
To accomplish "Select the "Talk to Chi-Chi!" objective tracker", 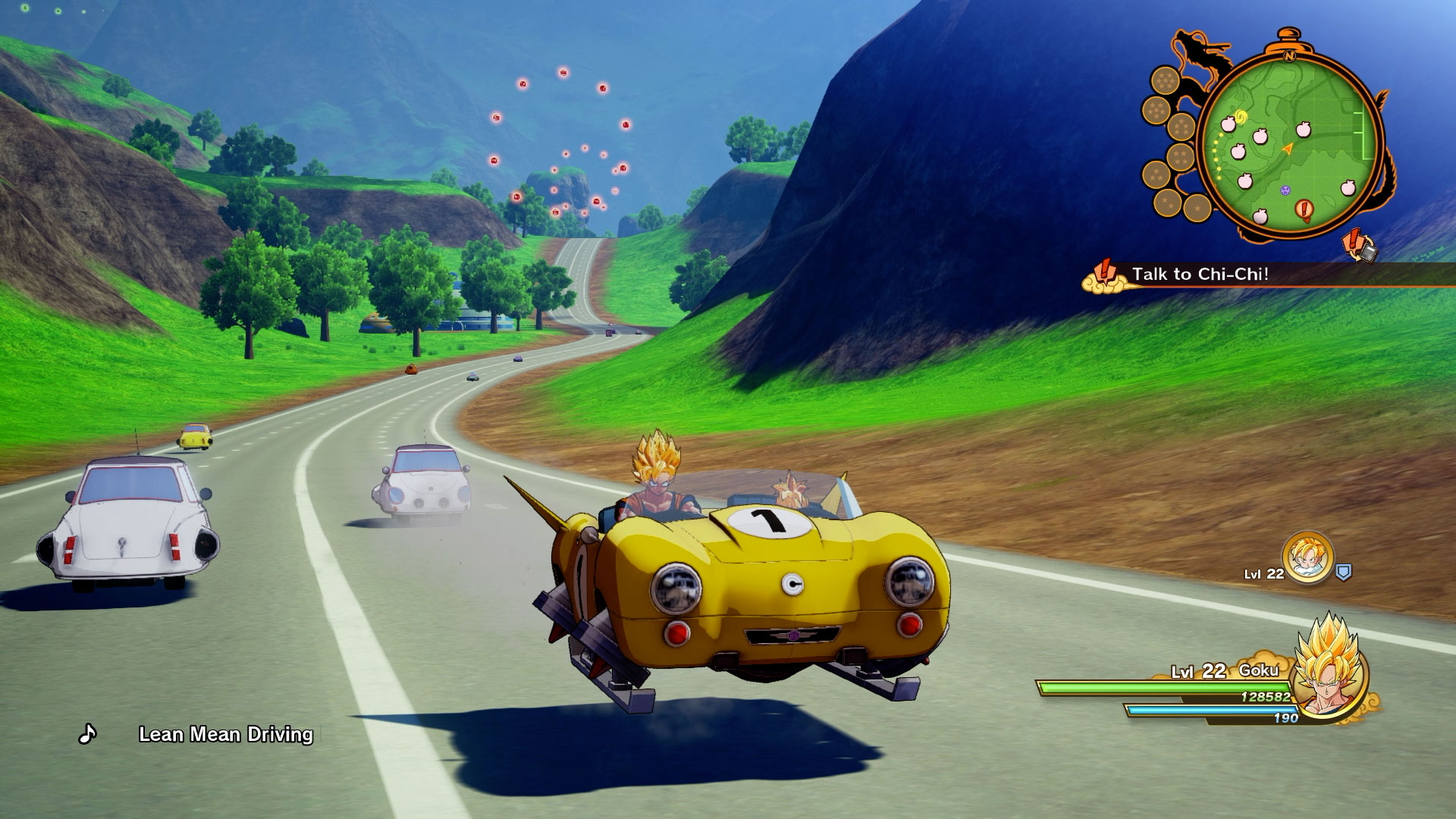I will pyautogui.click(x=1200, y=275).
